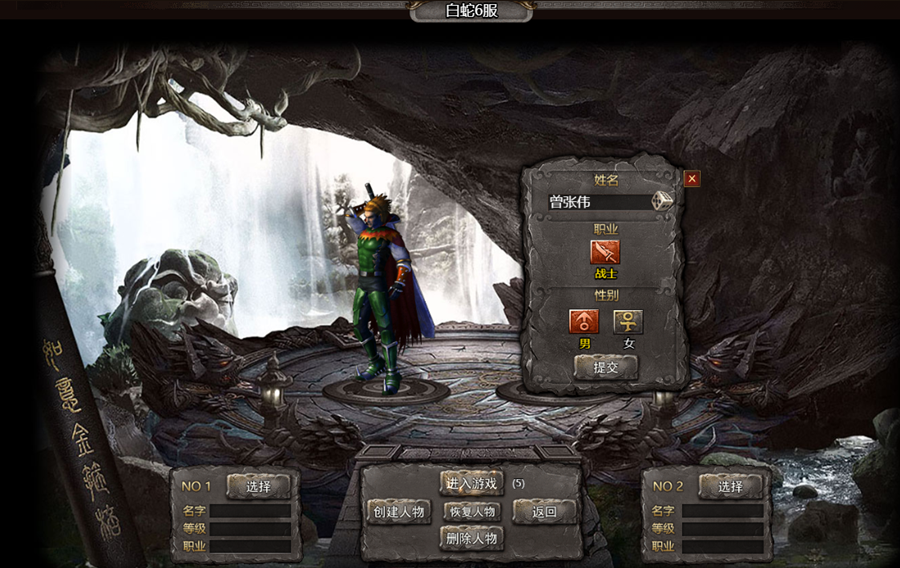Viewport: 900px width, 568px height.
Task: Submit the new character with 提交
Action: point(605,367)
